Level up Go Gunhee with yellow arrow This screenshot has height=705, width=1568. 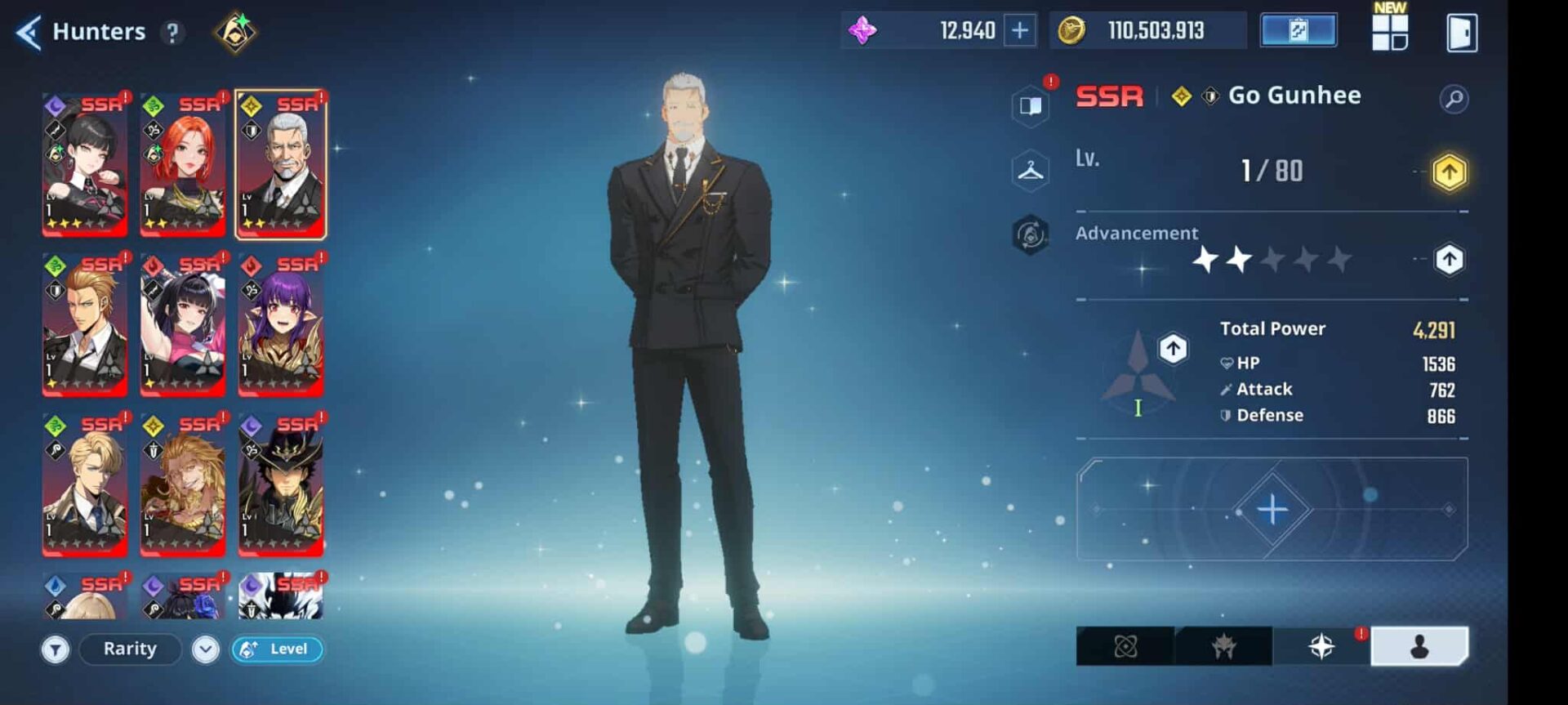(x=1449, y=172)
